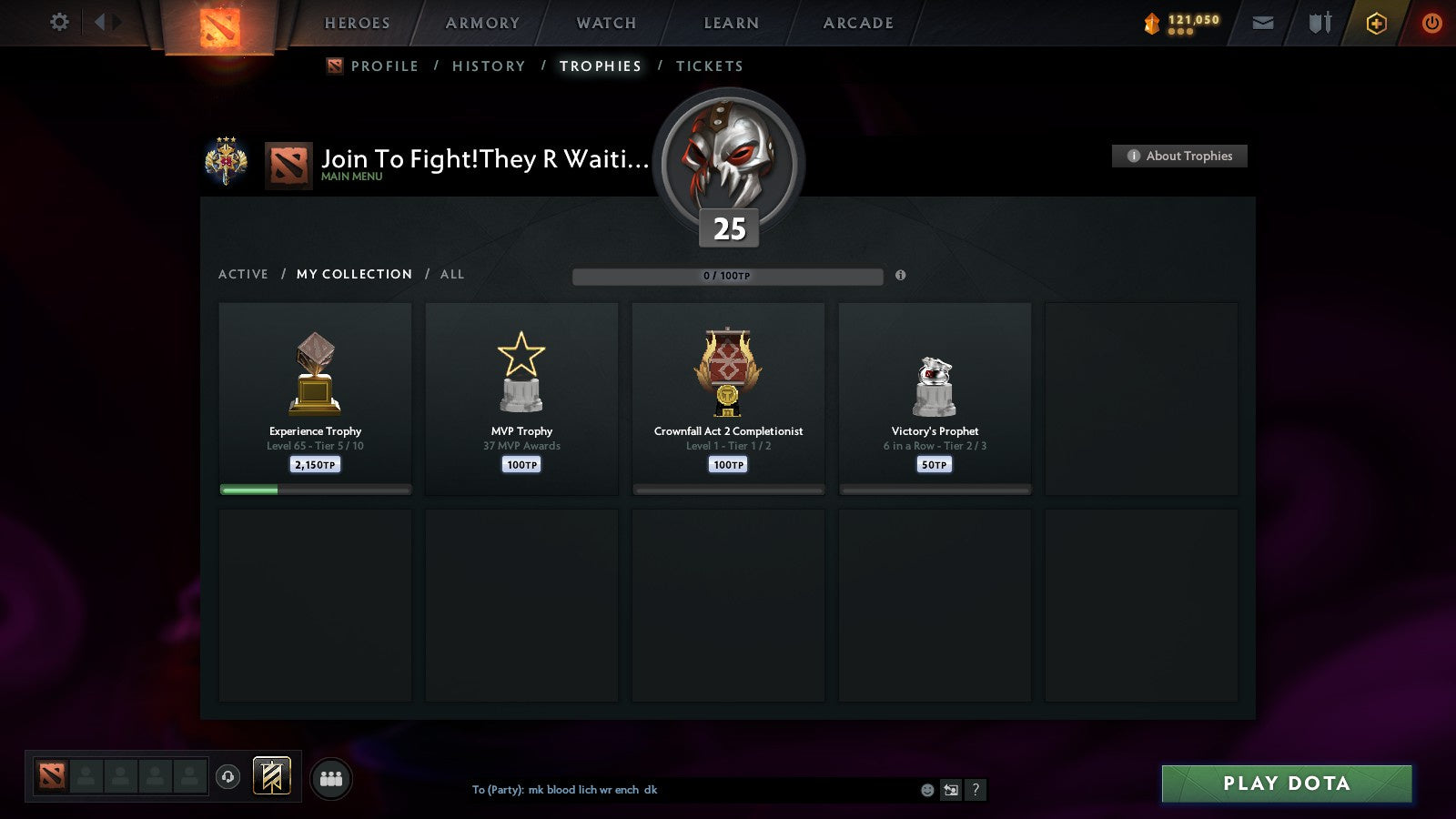The width and height of the screenshot is (1456, 819).
Task: Click the Experience Trophy progress bar
Action: coord(315,489)
